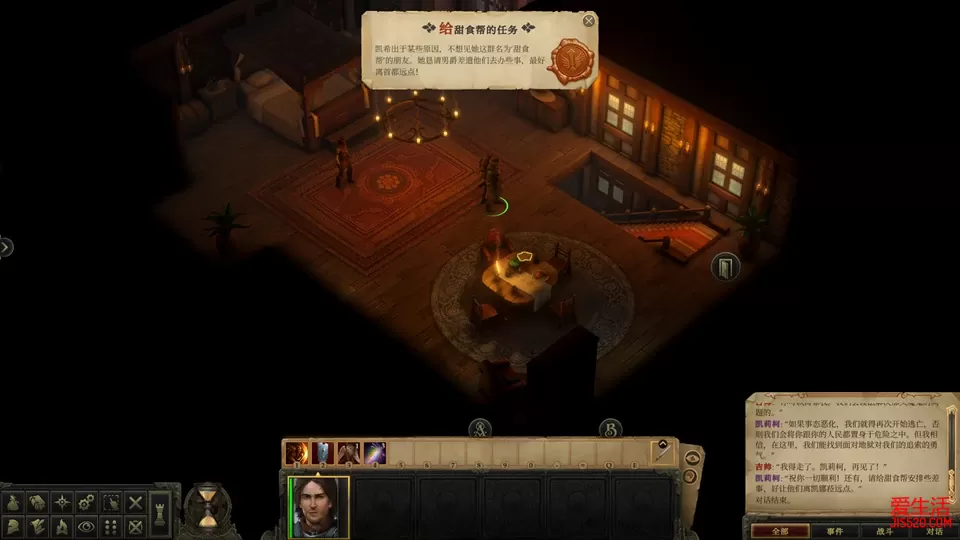Activate the fiery orb ability in slot 1

(298, 453)
